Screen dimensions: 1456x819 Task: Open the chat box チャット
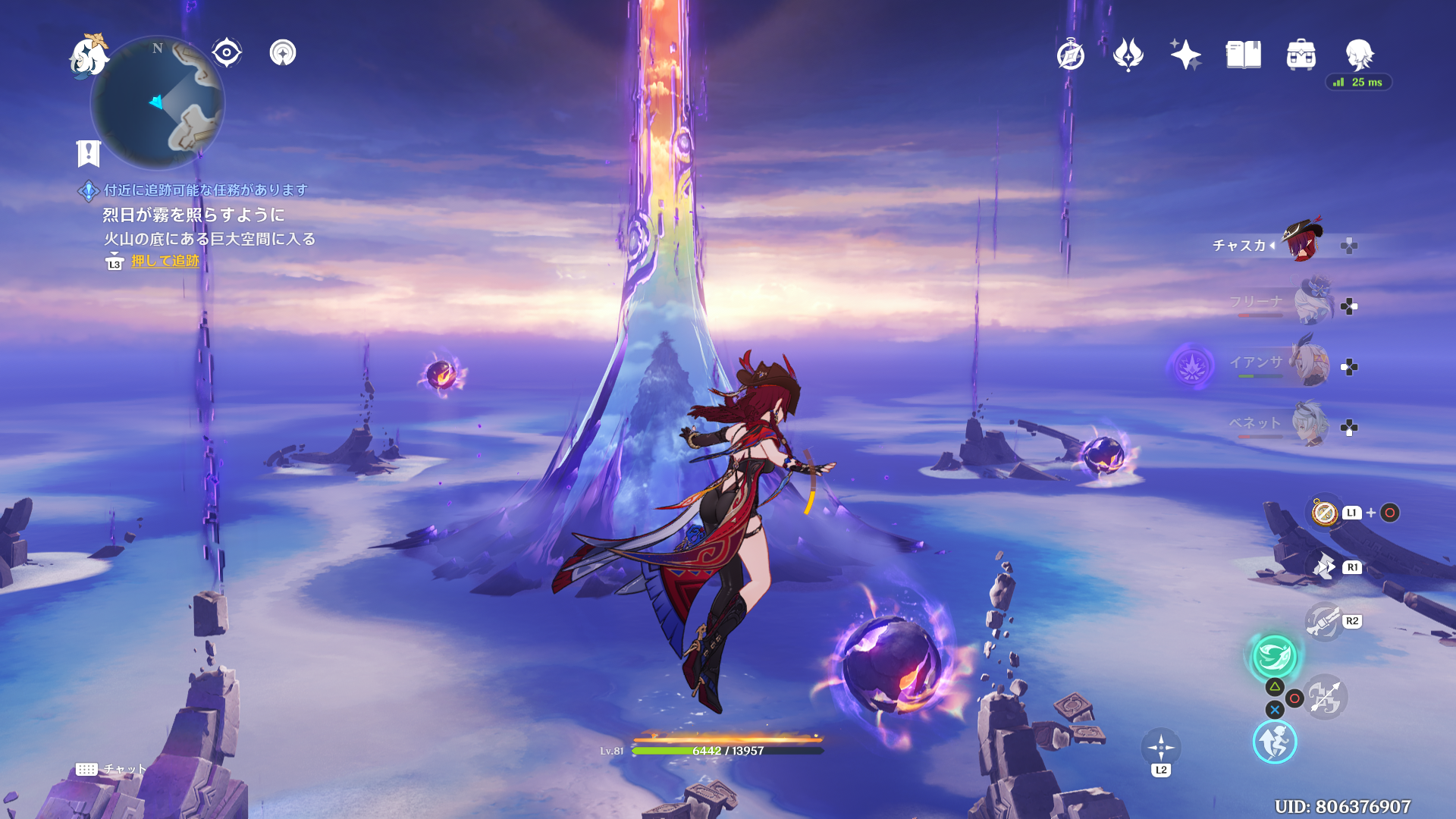click(x=111, y=769)
